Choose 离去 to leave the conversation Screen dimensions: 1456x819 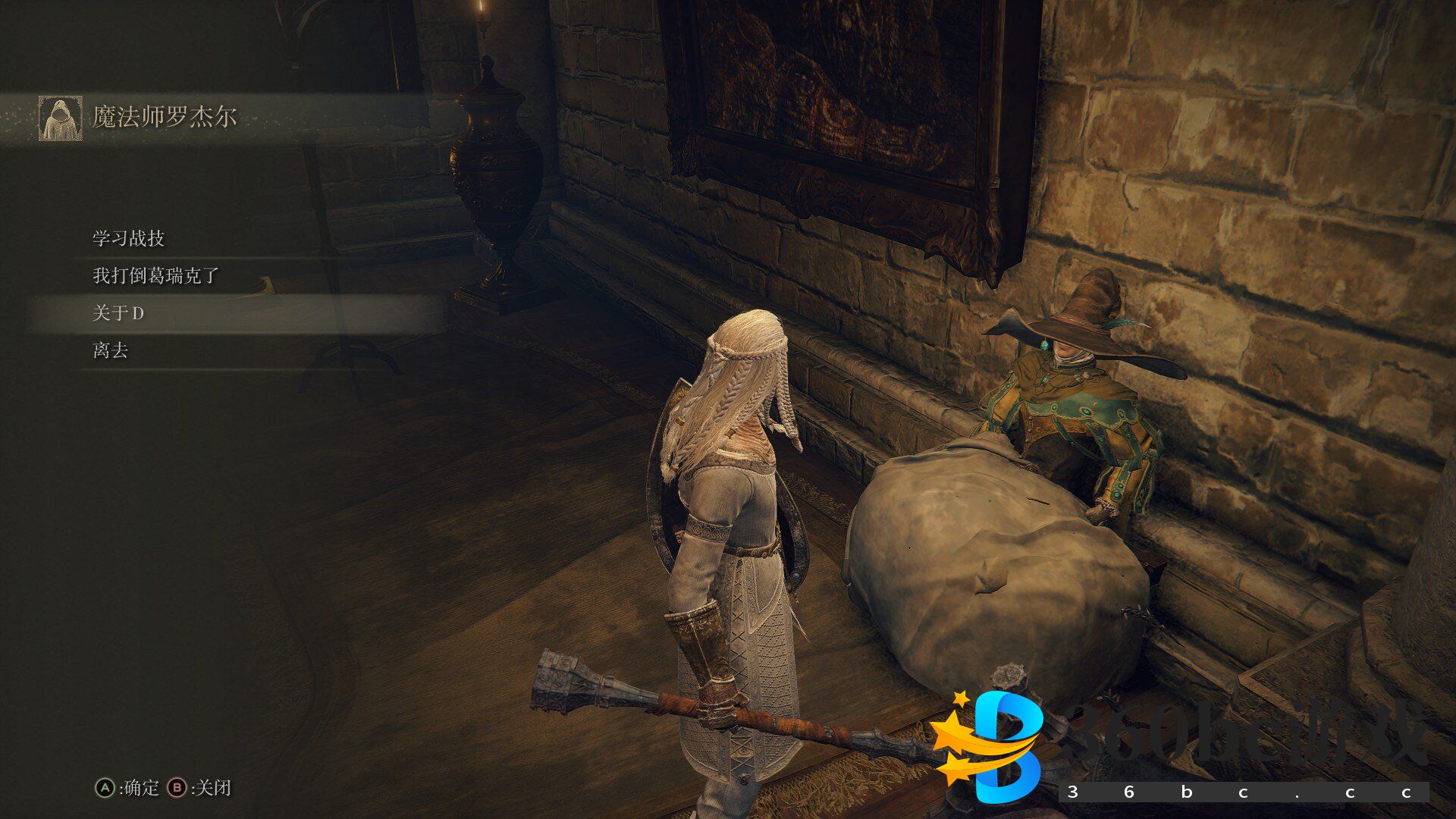[x=111, y=350]
